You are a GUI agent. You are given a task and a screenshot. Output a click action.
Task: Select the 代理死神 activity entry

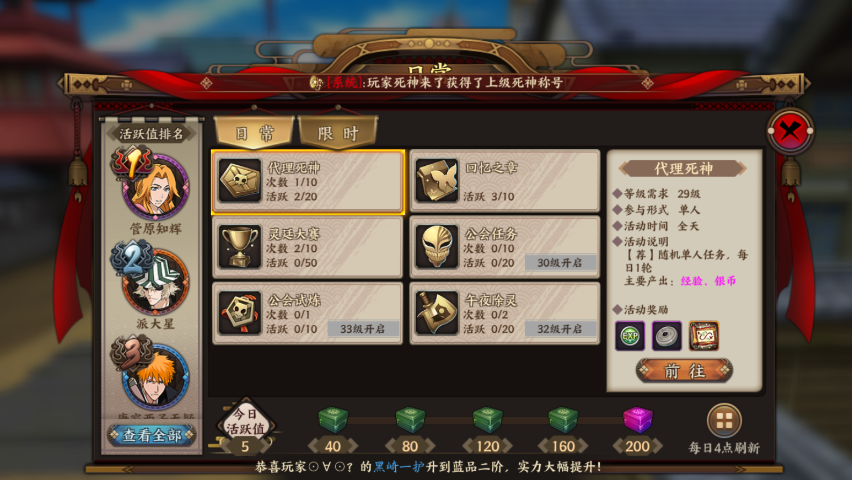[x=308, y=182]
